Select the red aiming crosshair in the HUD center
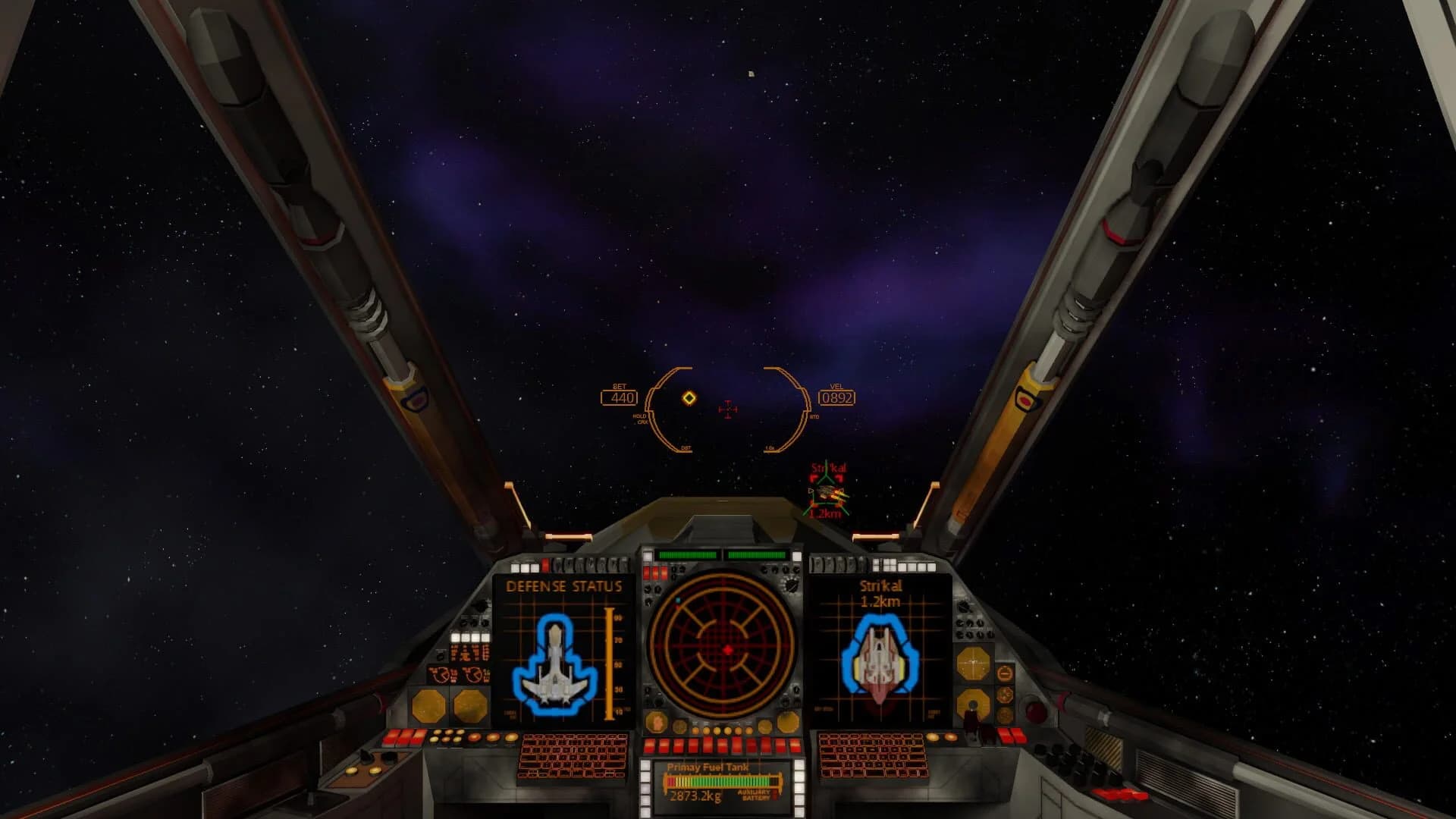 [728, 409]
